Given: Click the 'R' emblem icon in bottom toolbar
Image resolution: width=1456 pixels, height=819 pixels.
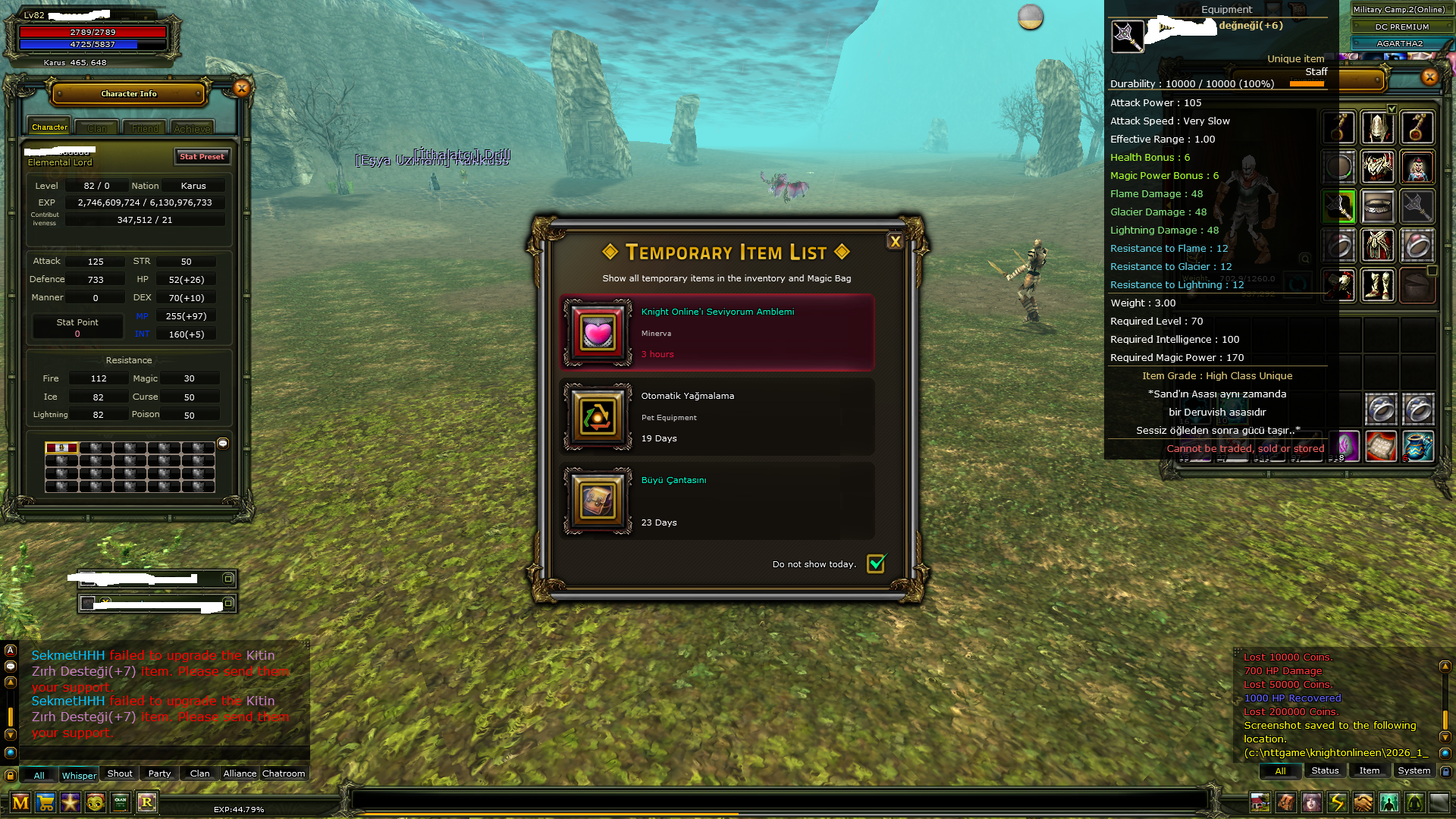Looking at the screenshot, I should [146, 803].
